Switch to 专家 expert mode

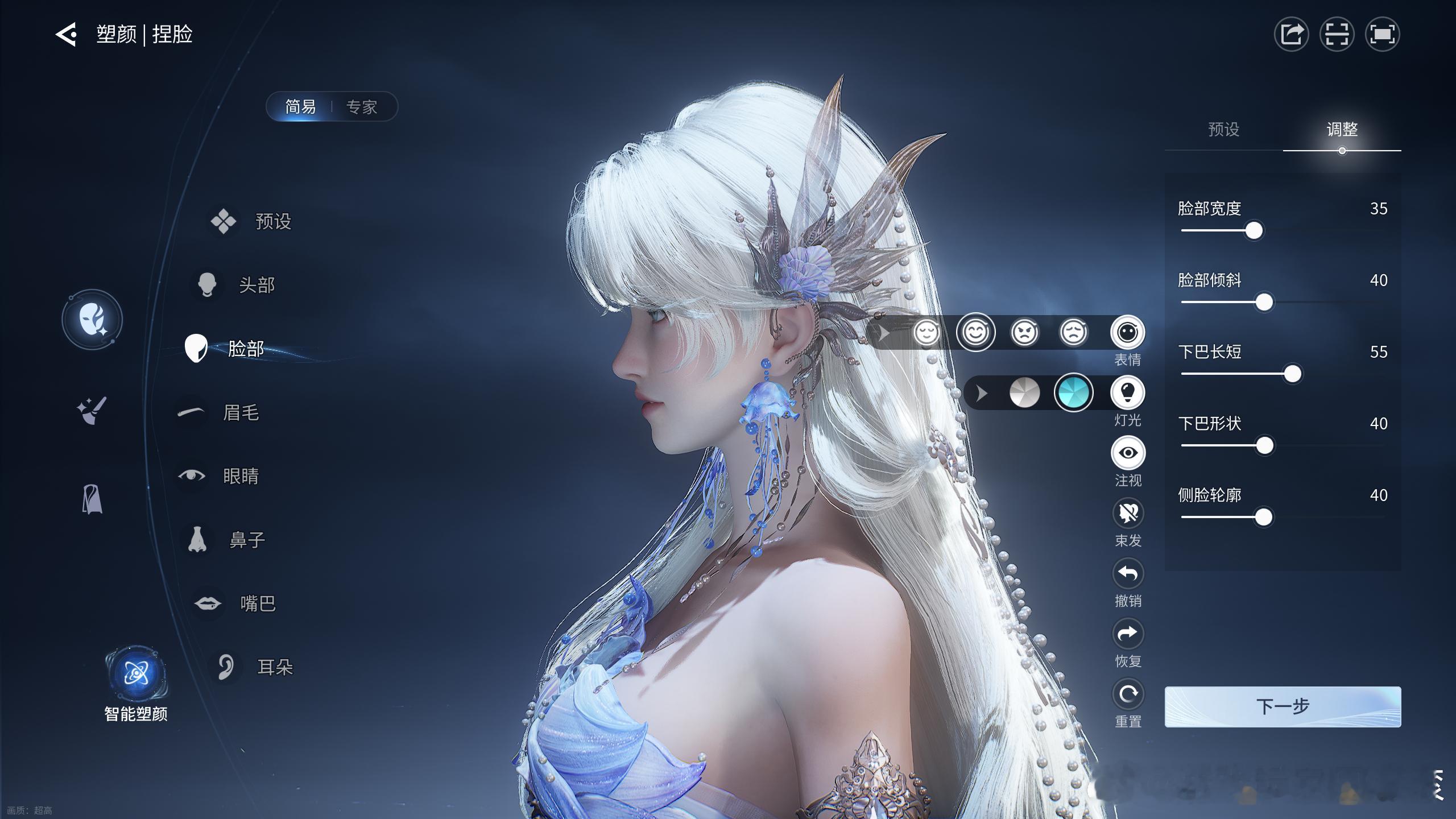click(362, 107)
